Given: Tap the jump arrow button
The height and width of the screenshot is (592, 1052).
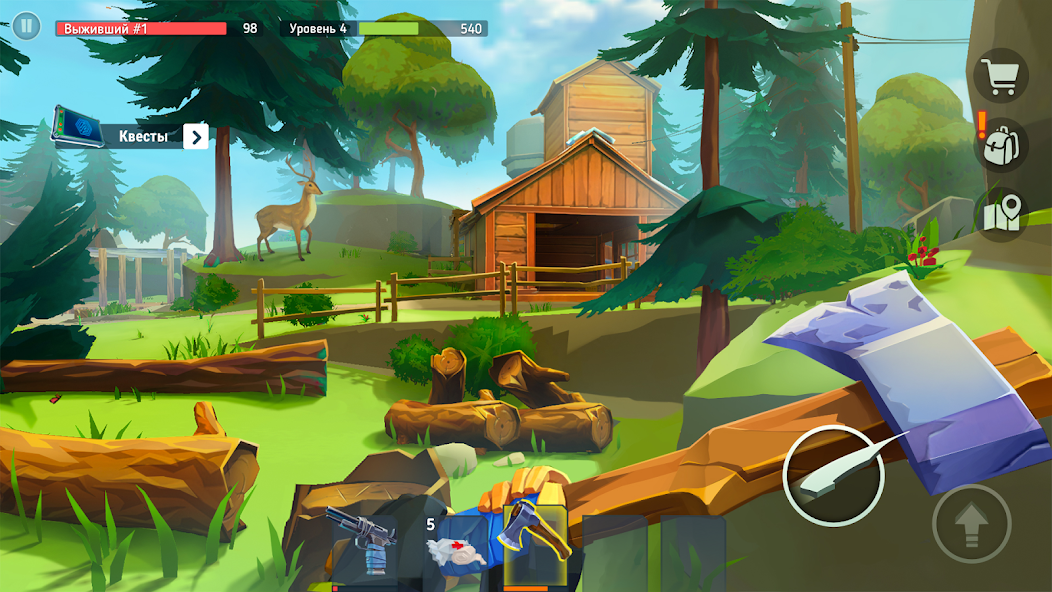Looking at the screenshot, I should coord(971,523).
